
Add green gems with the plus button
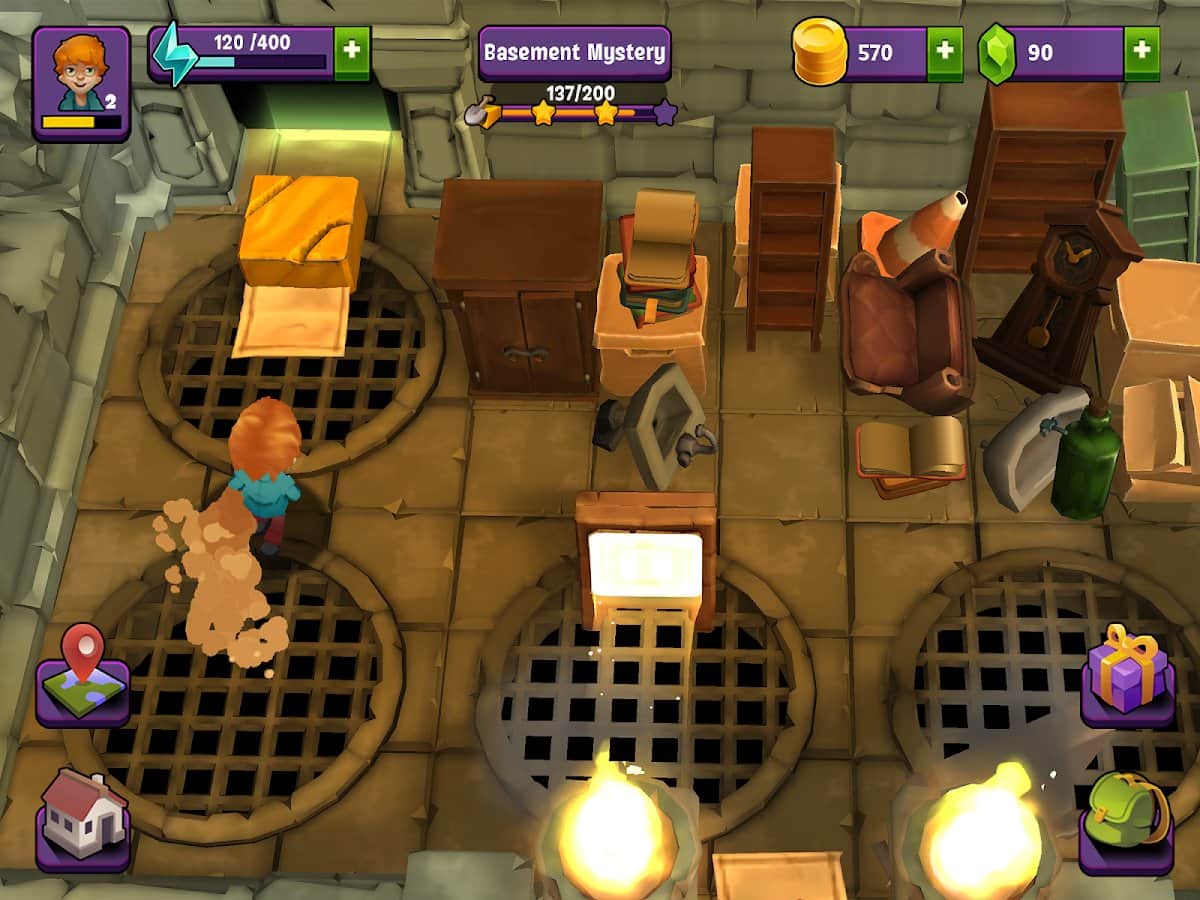click(1141, 53)
